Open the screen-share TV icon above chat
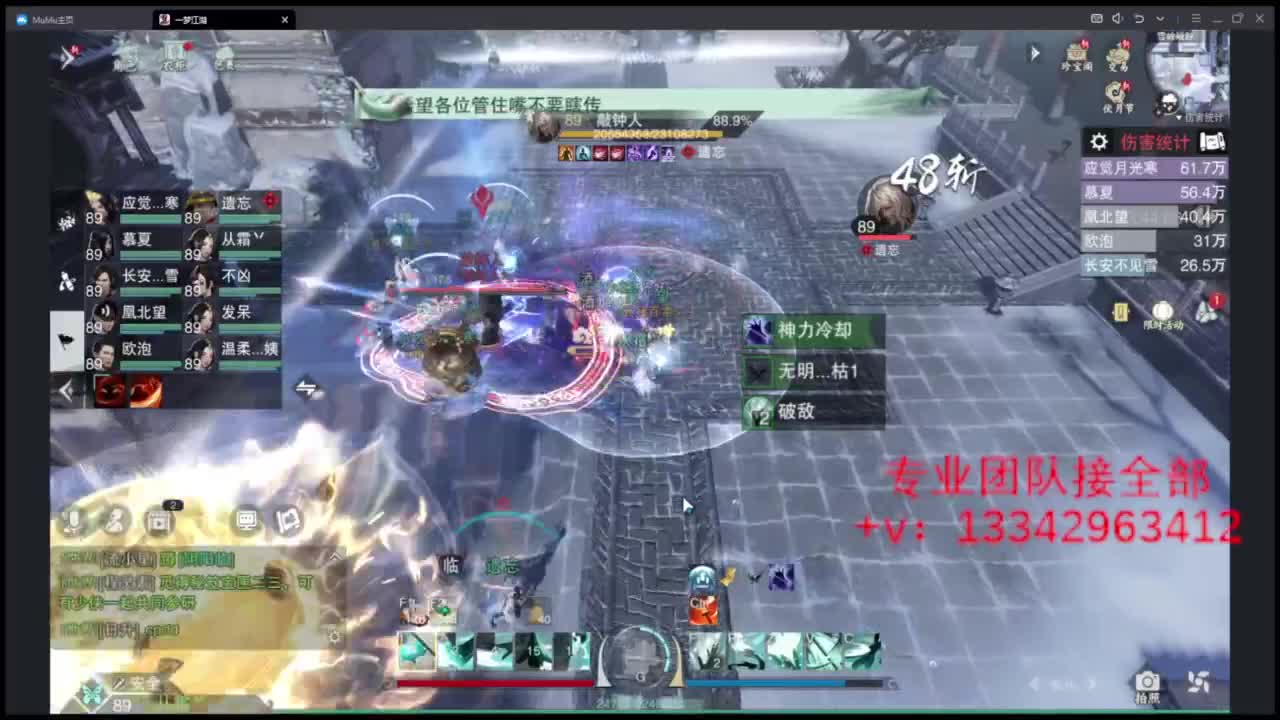This screenshot has width=1280, height=720. click(x=245, y=520)
